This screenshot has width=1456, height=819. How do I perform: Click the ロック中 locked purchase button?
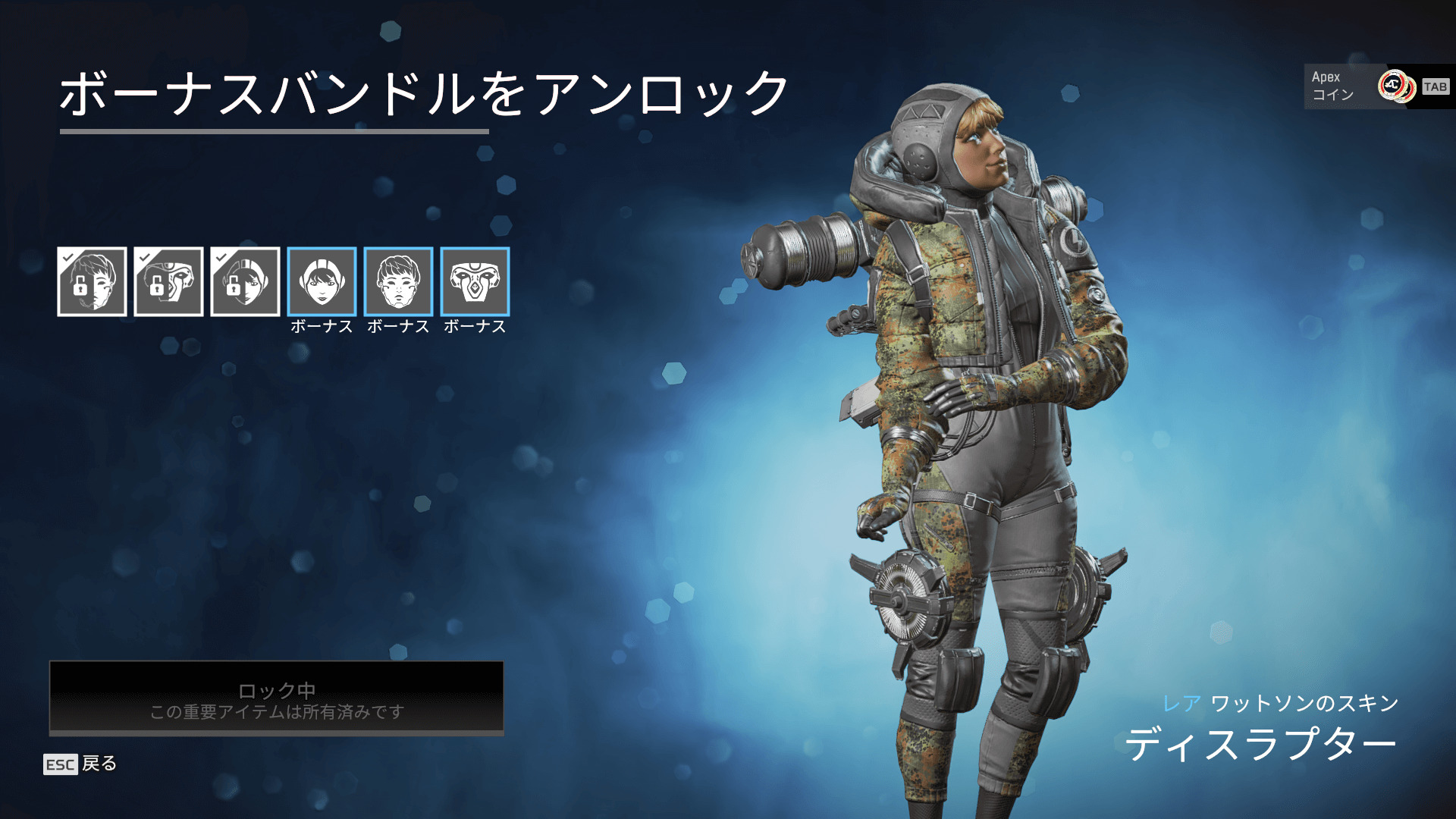point(277,698)
